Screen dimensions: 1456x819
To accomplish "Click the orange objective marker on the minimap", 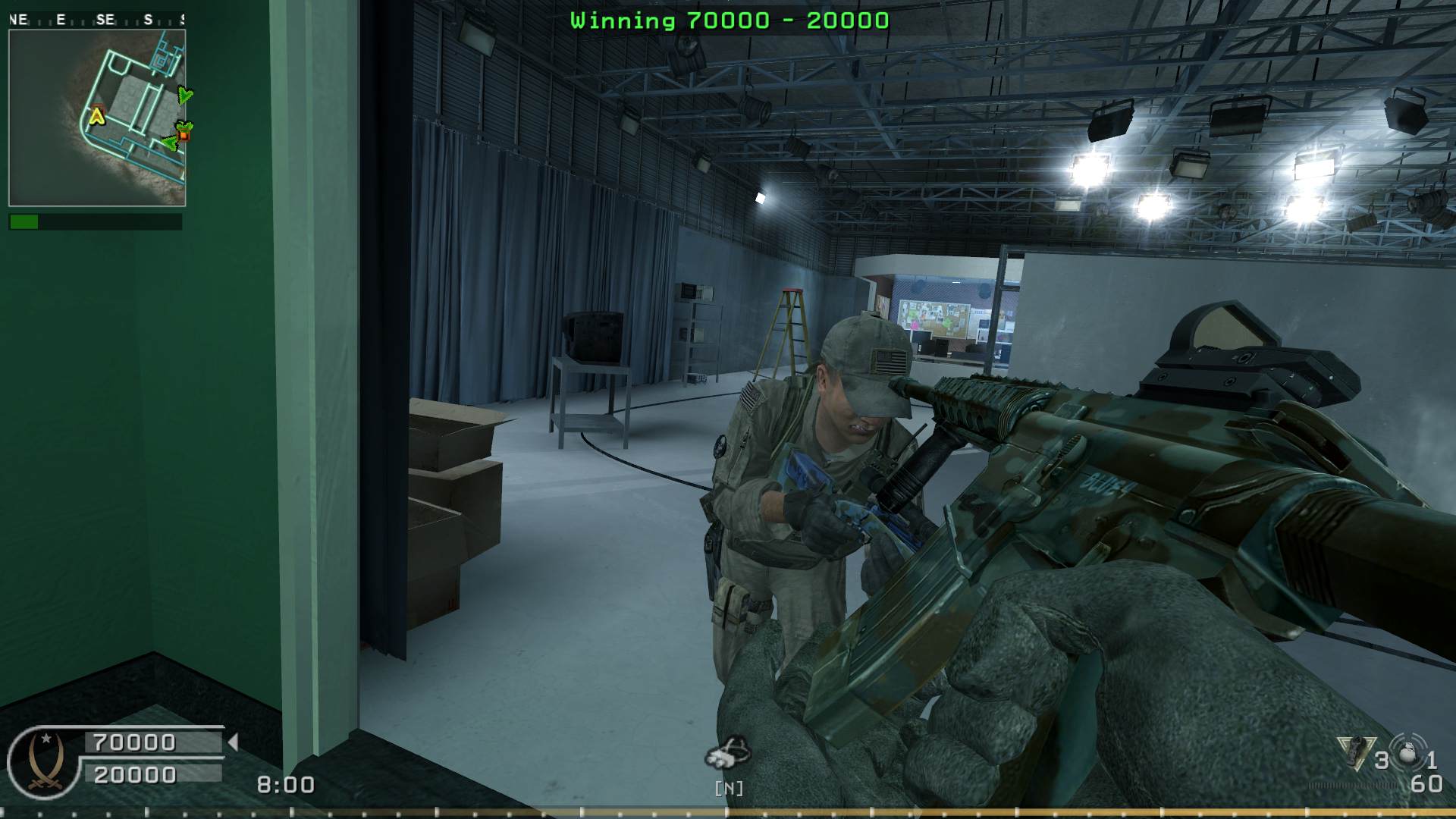I will 183,136.
